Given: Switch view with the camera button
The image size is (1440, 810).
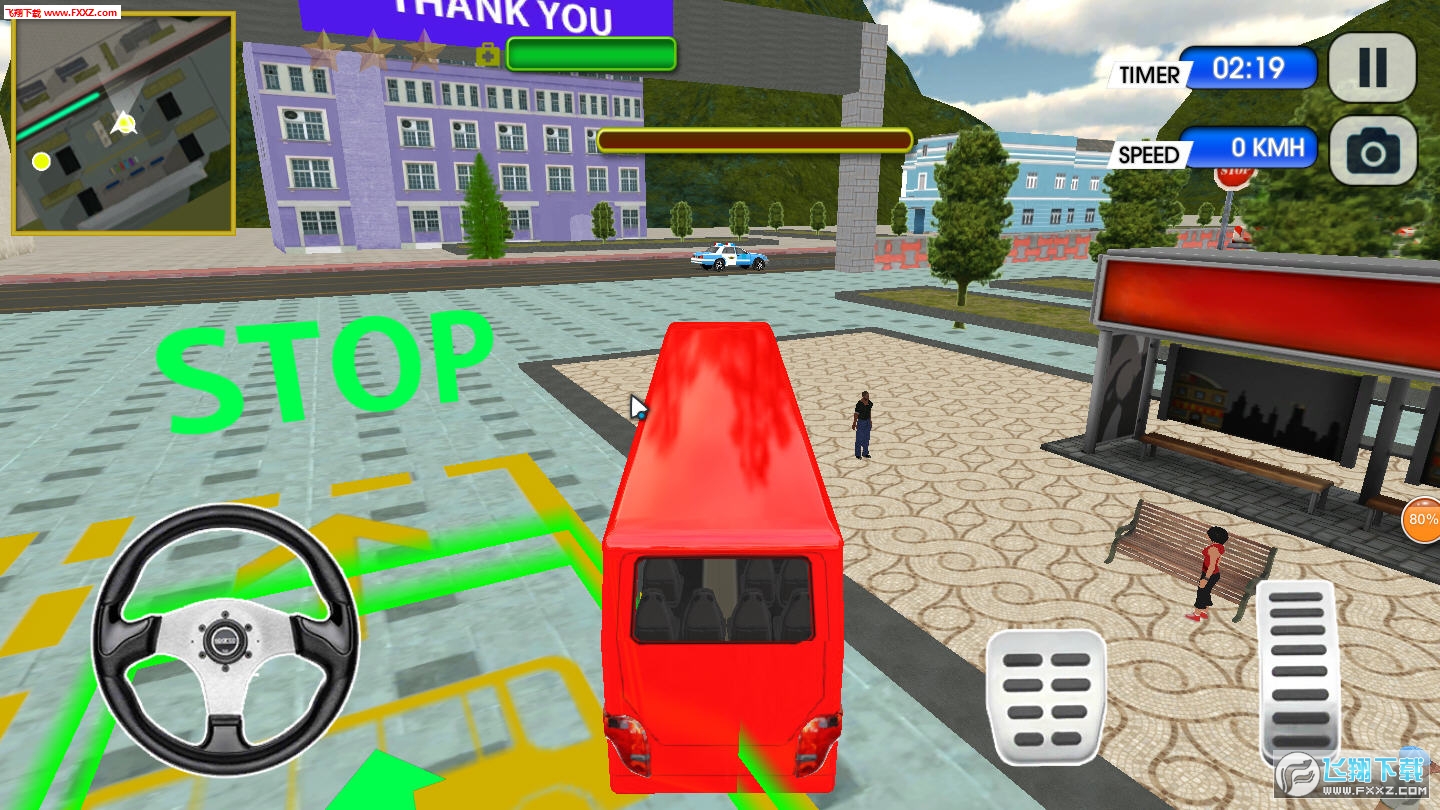Looking at the screenshot, I should (1372, 151).
